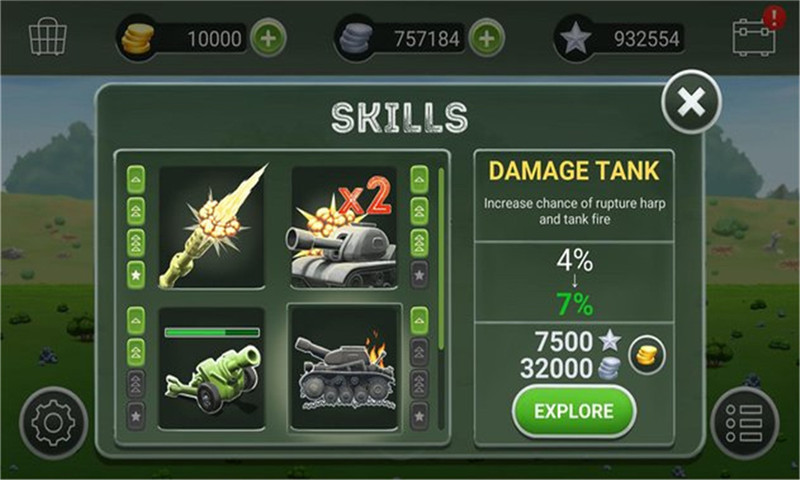
Task: Select the green artillery cannon skill
Action: [211, 370]
